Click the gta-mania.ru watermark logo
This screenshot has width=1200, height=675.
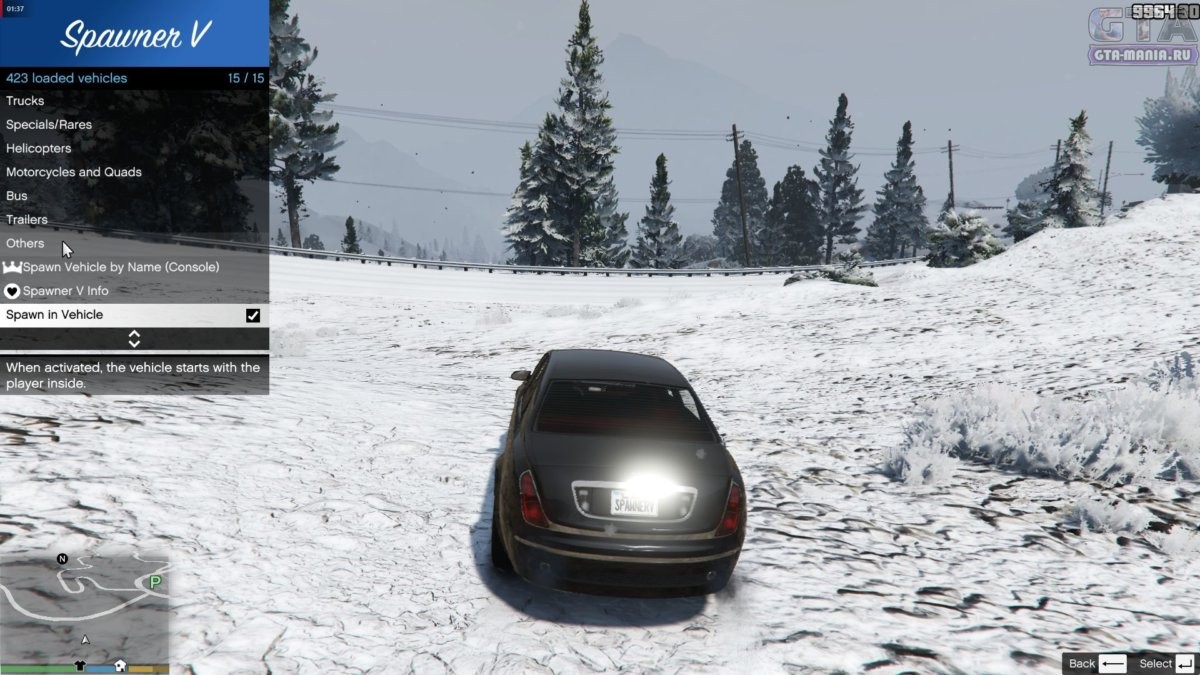tap(1142, 38)
